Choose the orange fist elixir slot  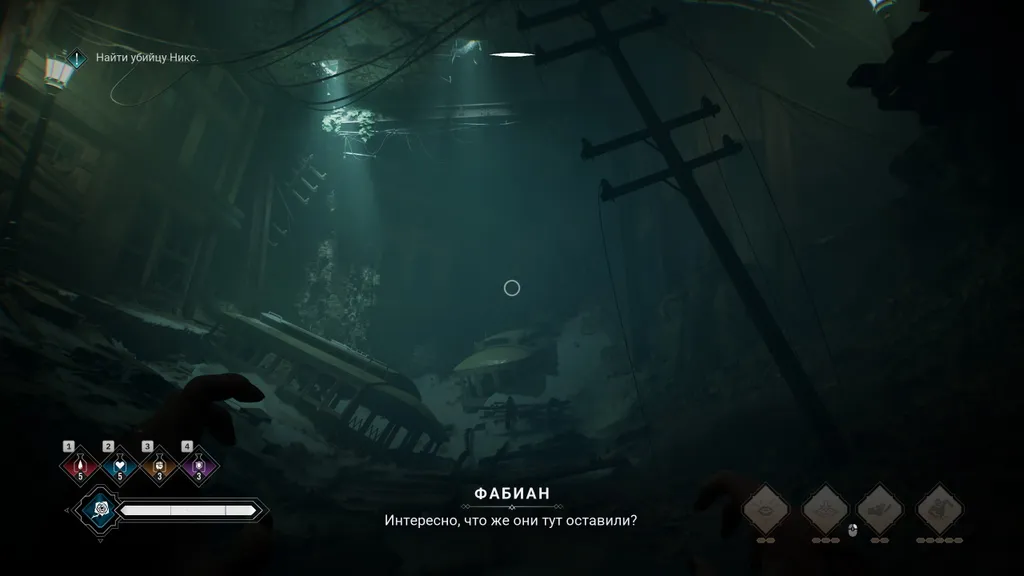[159, 467]
